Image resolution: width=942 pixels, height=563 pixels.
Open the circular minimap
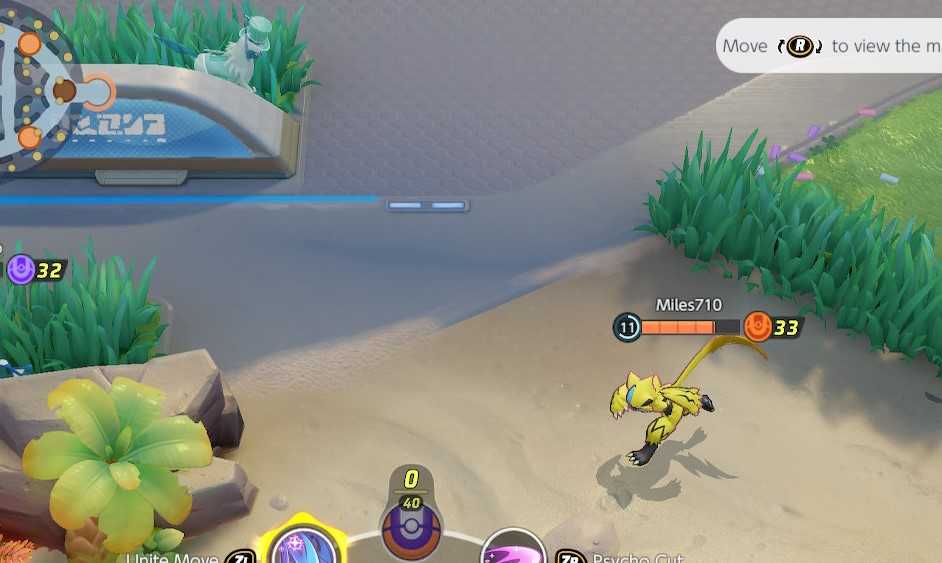[35, 85]
